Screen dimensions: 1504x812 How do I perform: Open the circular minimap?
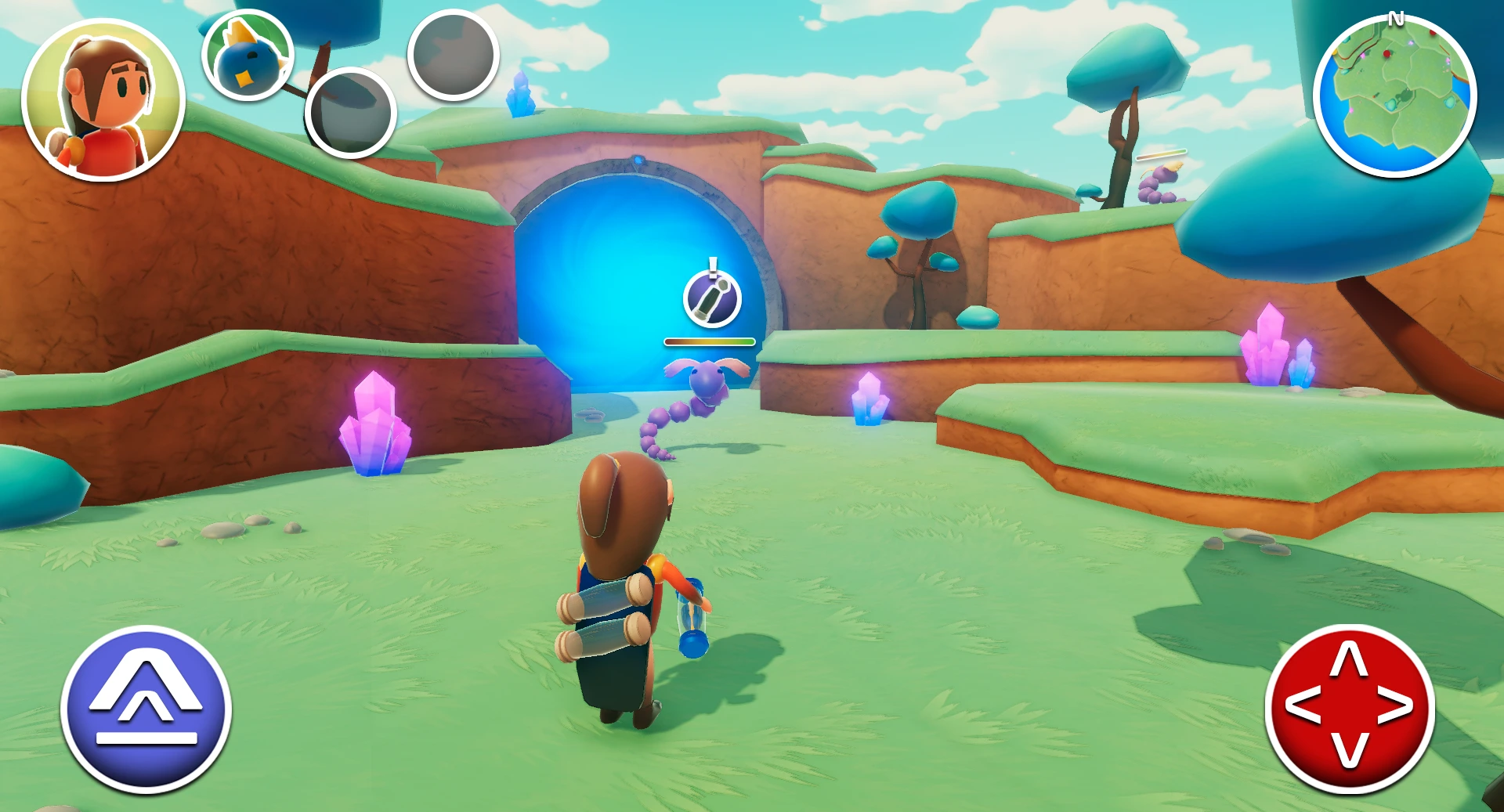click(x=1394, y=96)
